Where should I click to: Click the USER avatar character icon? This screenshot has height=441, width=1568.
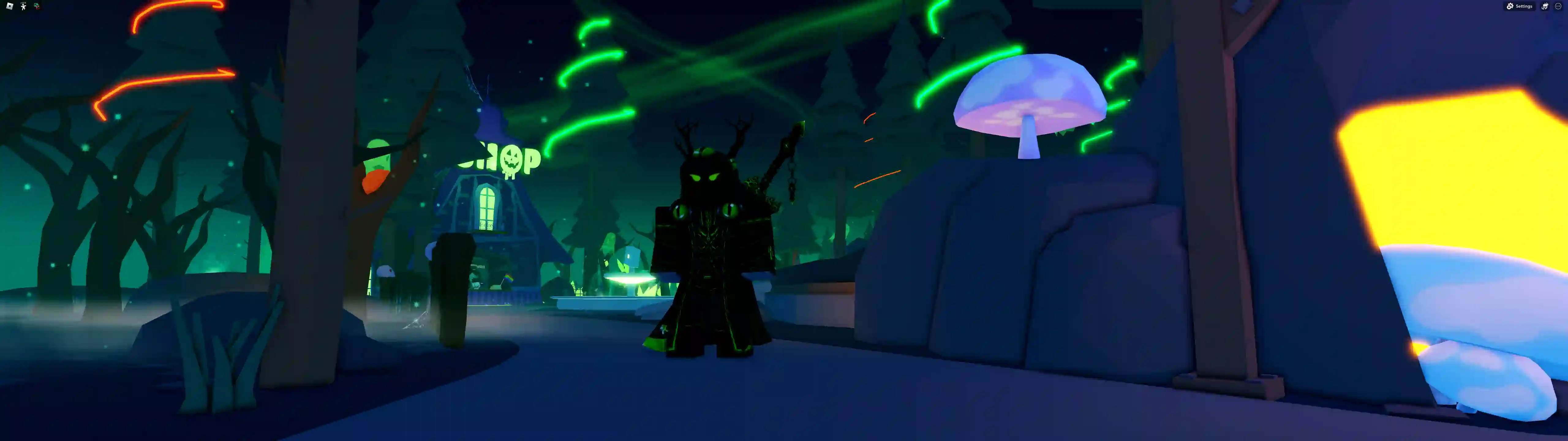(x=23, y=7)
